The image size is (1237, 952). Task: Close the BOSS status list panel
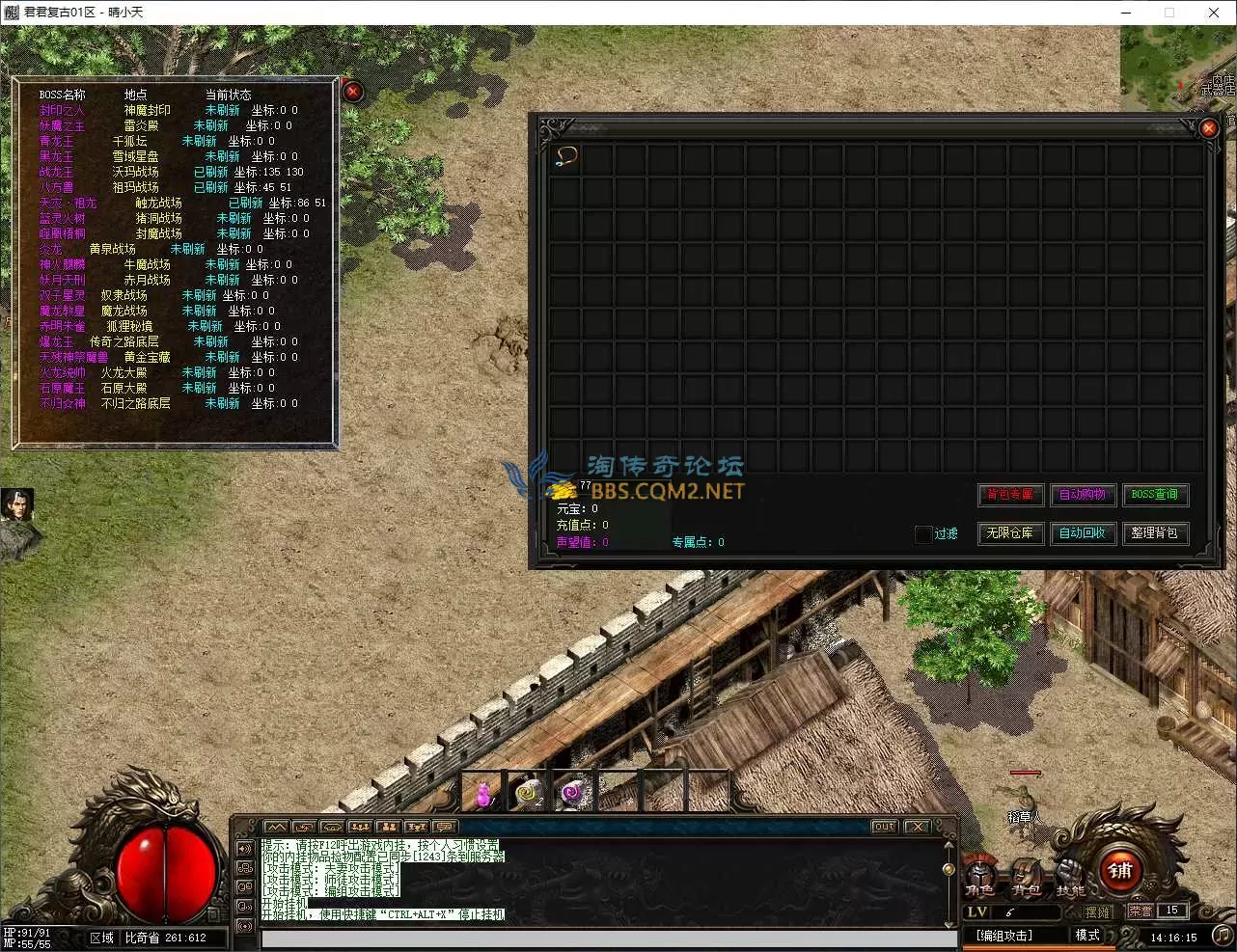[x=353, y=92]
